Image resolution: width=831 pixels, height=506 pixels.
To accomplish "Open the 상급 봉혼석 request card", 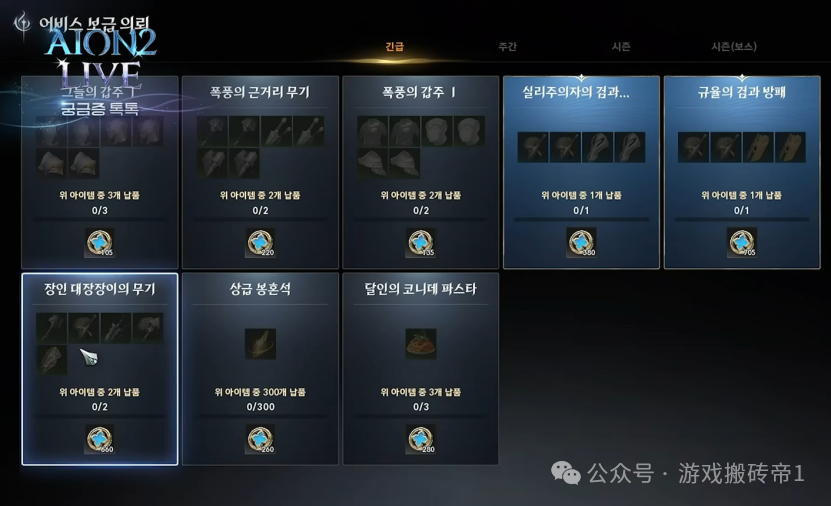I will (x=260, y=369).
